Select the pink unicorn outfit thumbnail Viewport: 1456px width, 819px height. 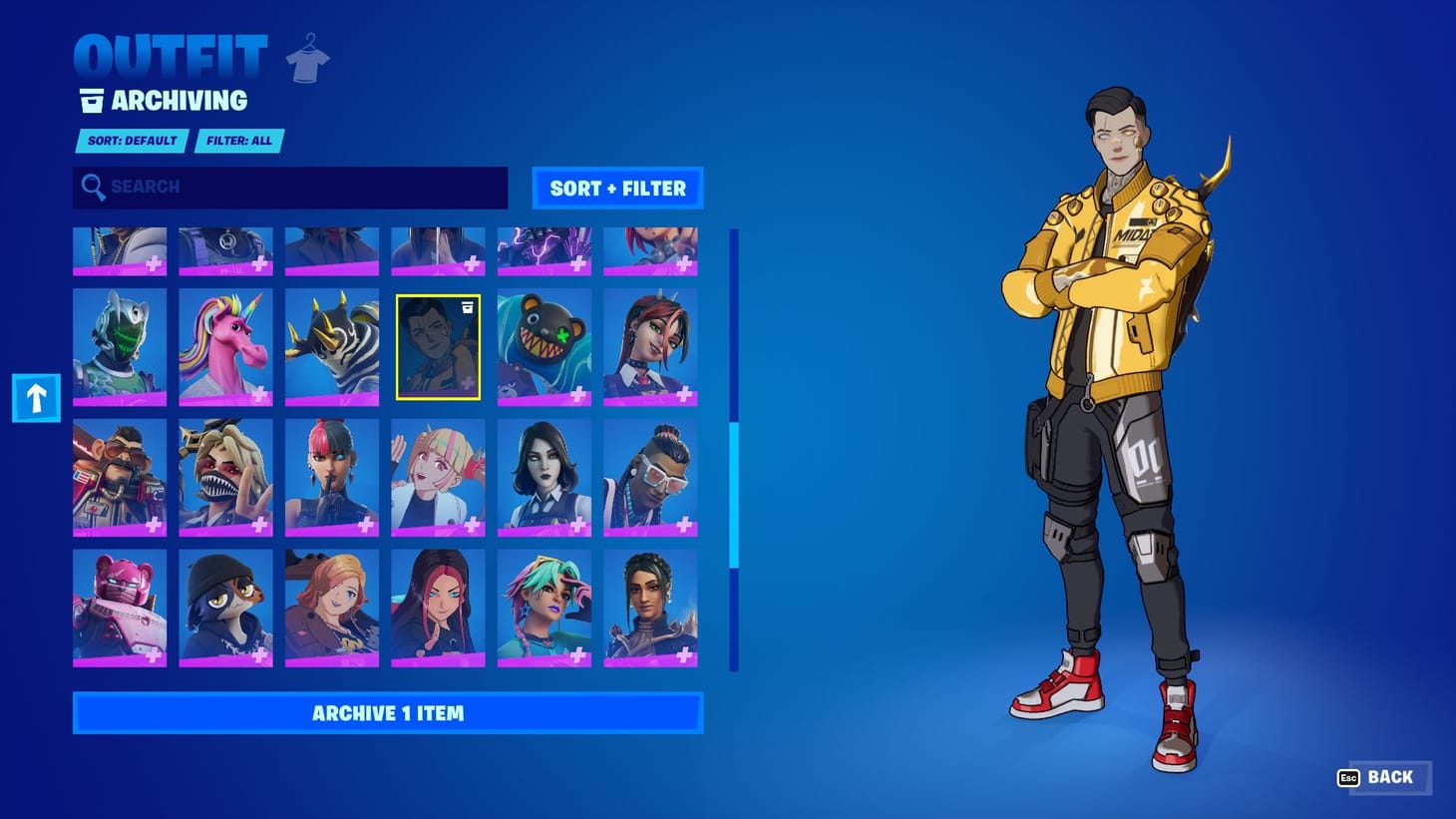point(225,345)
